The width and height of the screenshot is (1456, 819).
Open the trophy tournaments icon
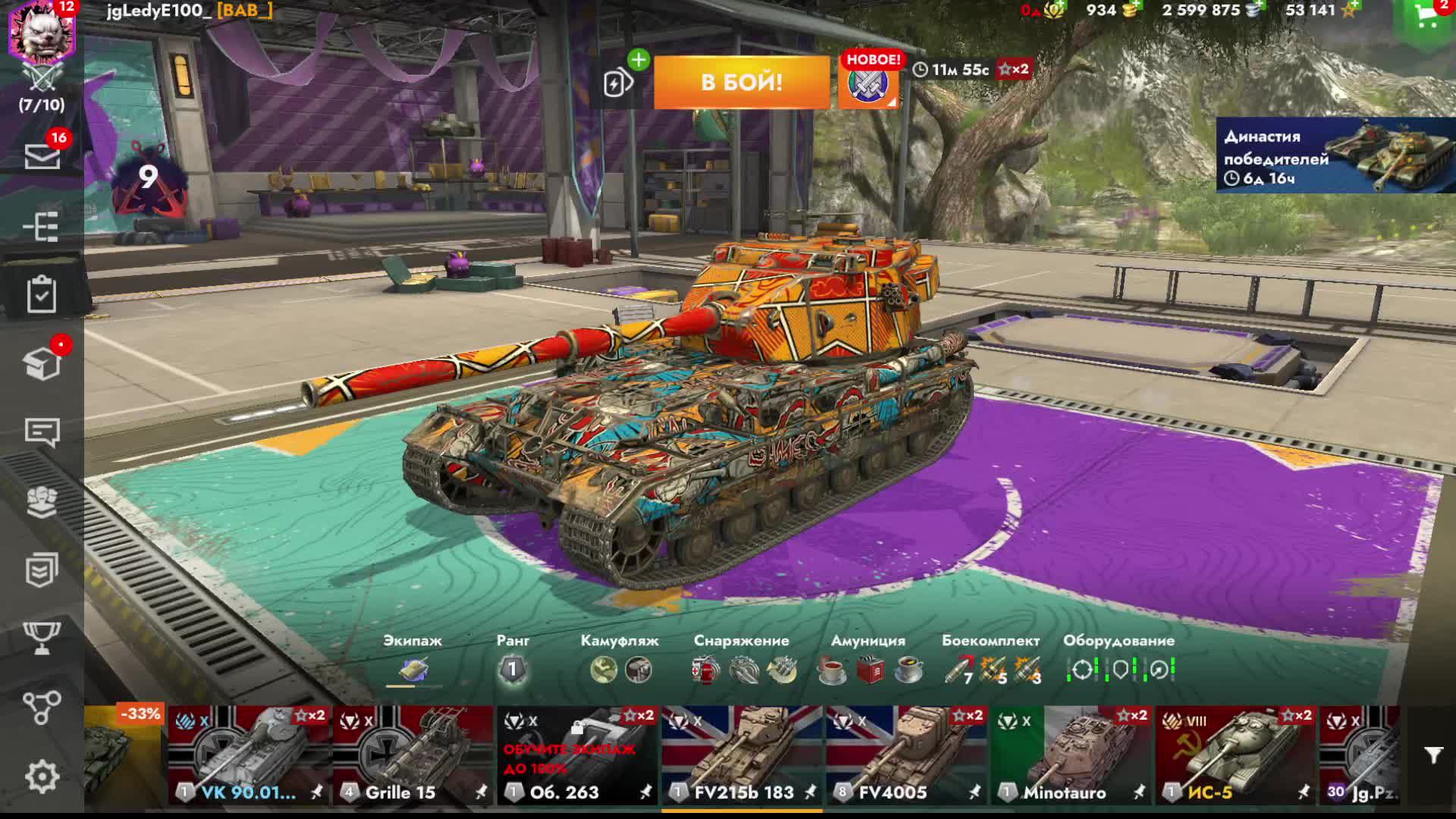pyautogui.click(x=42, y=639)
